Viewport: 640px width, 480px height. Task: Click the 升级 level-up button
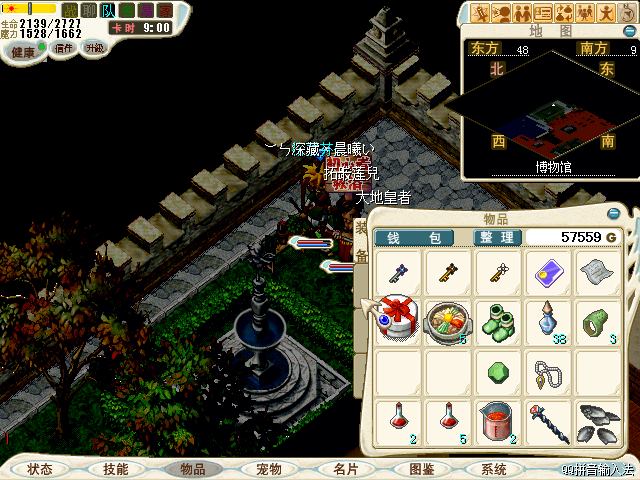point(96,47)
